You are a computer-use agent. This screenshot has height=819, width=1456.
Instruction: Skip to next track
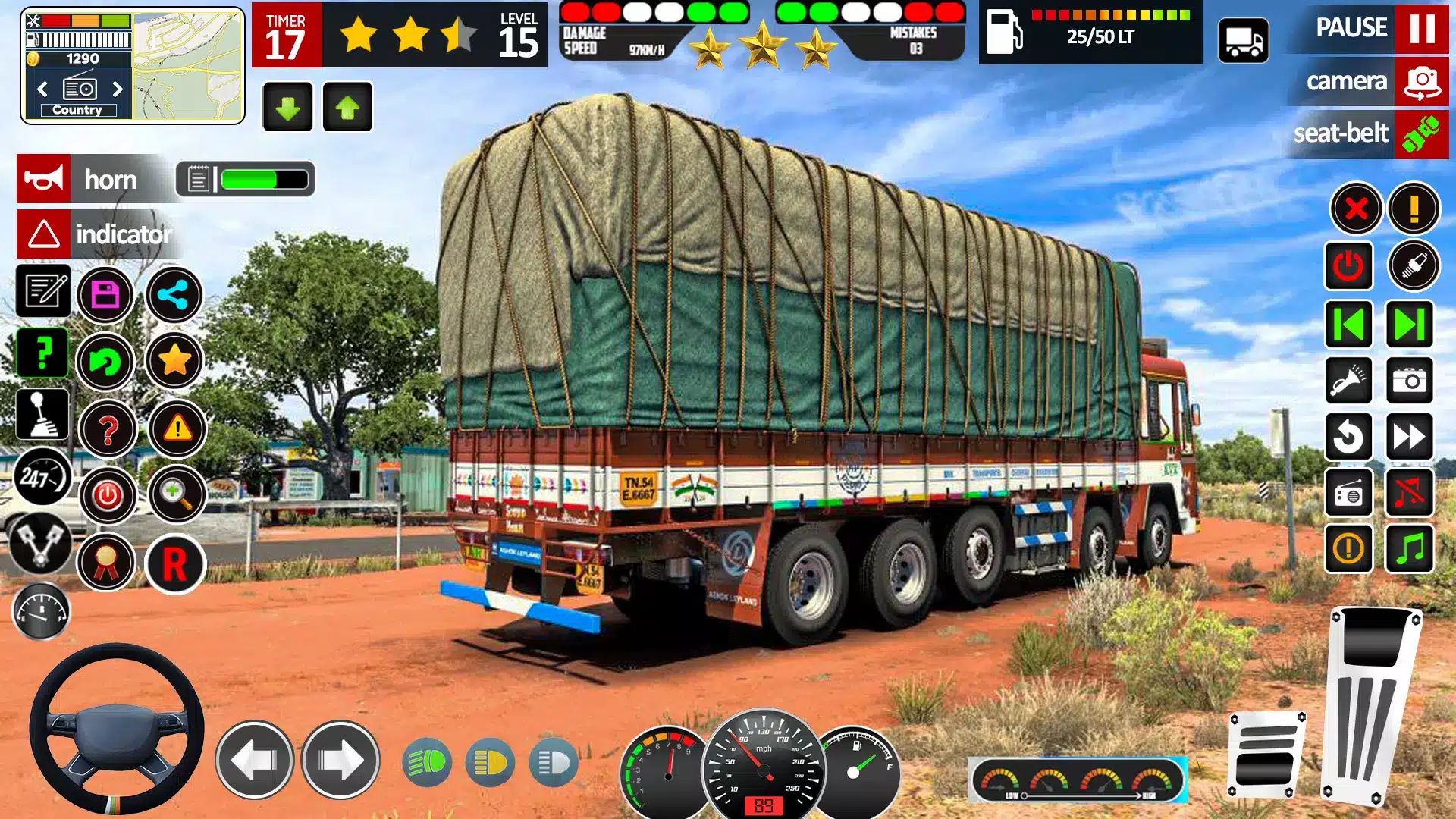point(1410,325)
